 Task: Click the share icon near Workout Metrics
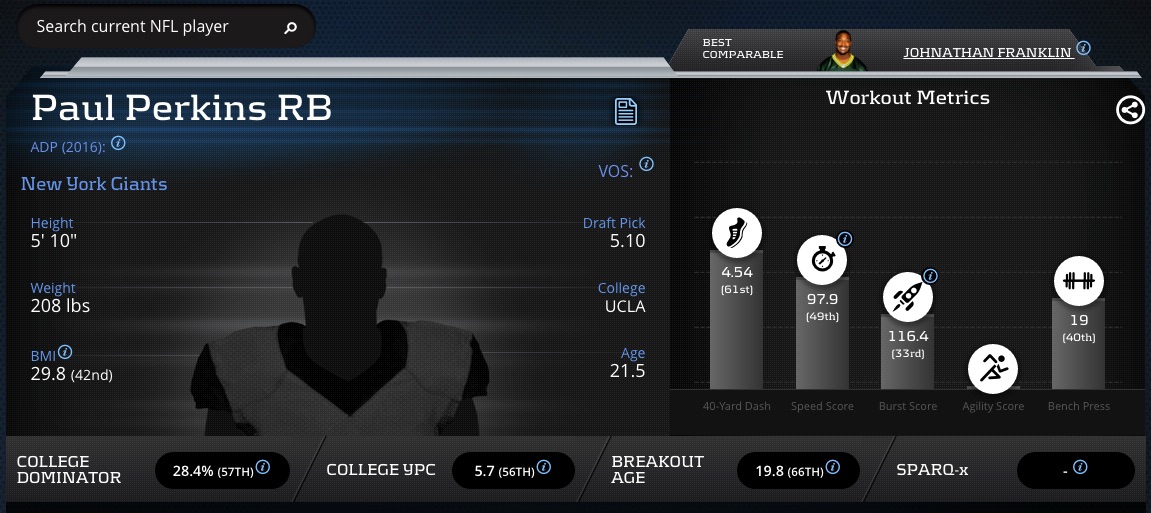click(x=1130, y=110)
